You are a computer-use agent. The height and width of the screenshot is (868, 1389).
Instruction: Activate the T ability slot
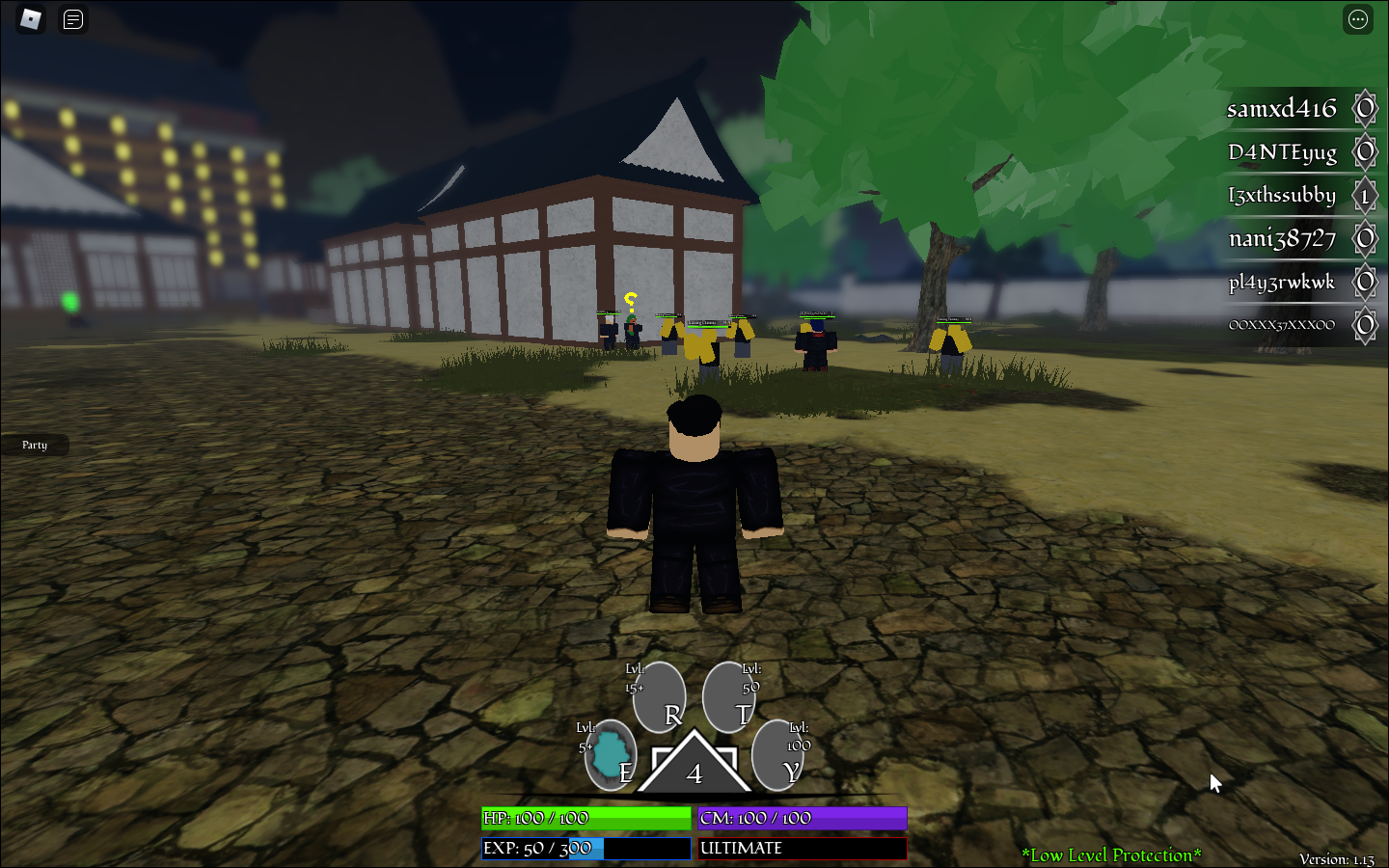tap(729, 697)
